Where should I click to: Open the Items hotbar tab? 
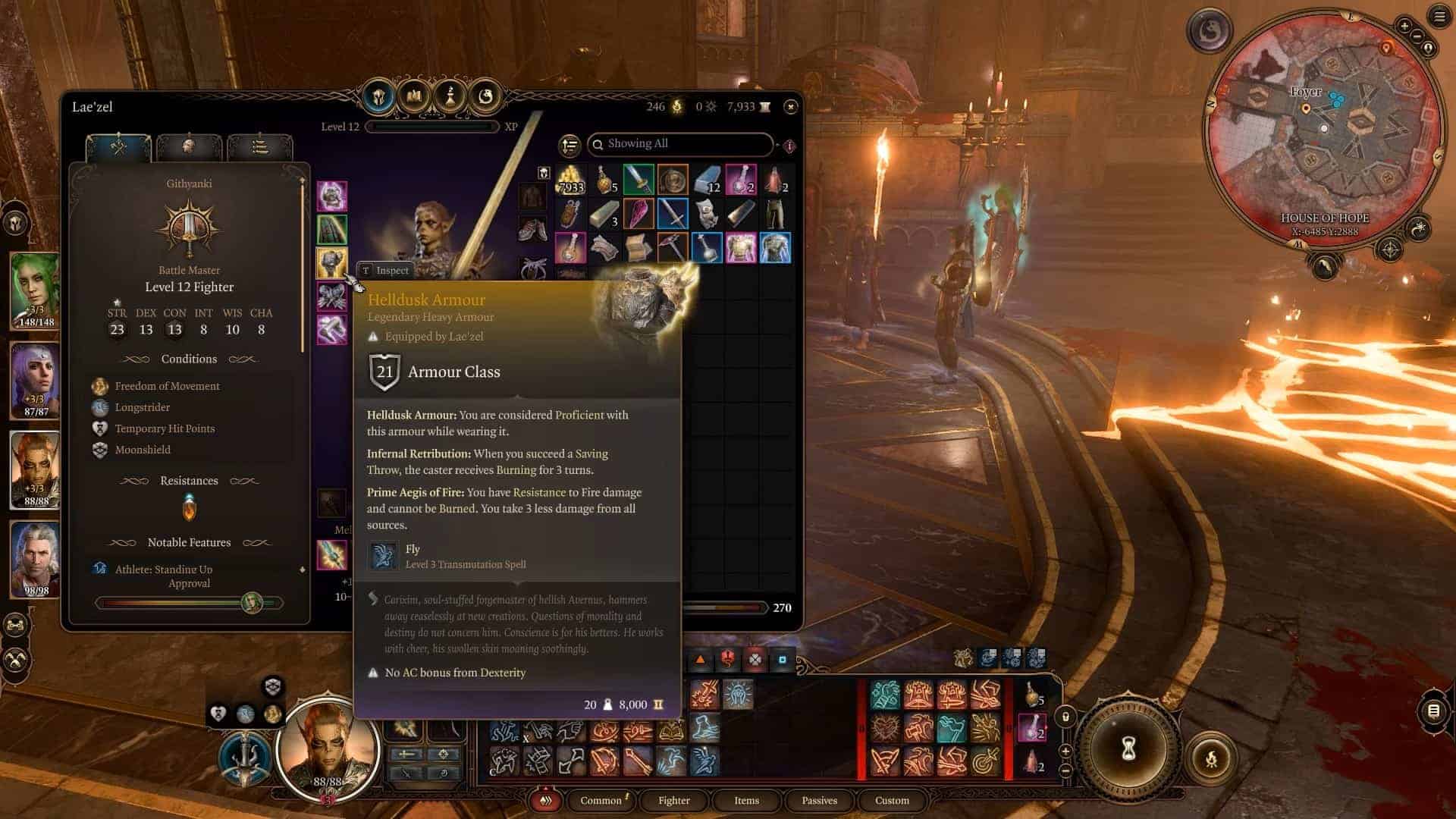coord(746,800)
